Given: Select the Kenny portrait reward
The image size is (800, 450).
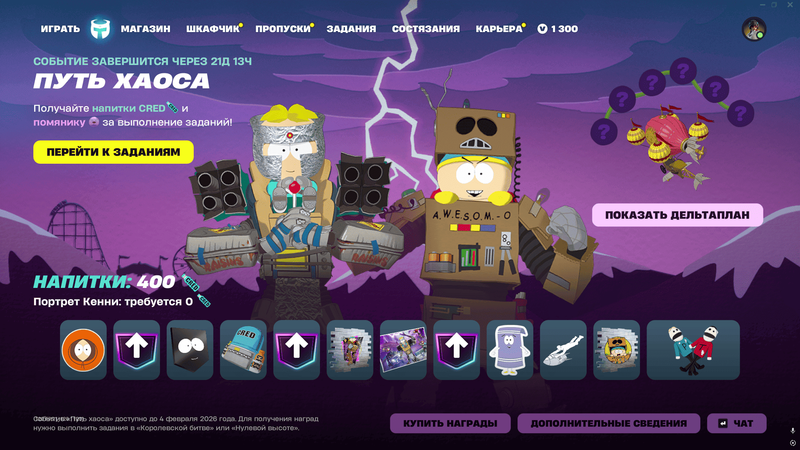Looking at the screenshot, I should [83, 350].
